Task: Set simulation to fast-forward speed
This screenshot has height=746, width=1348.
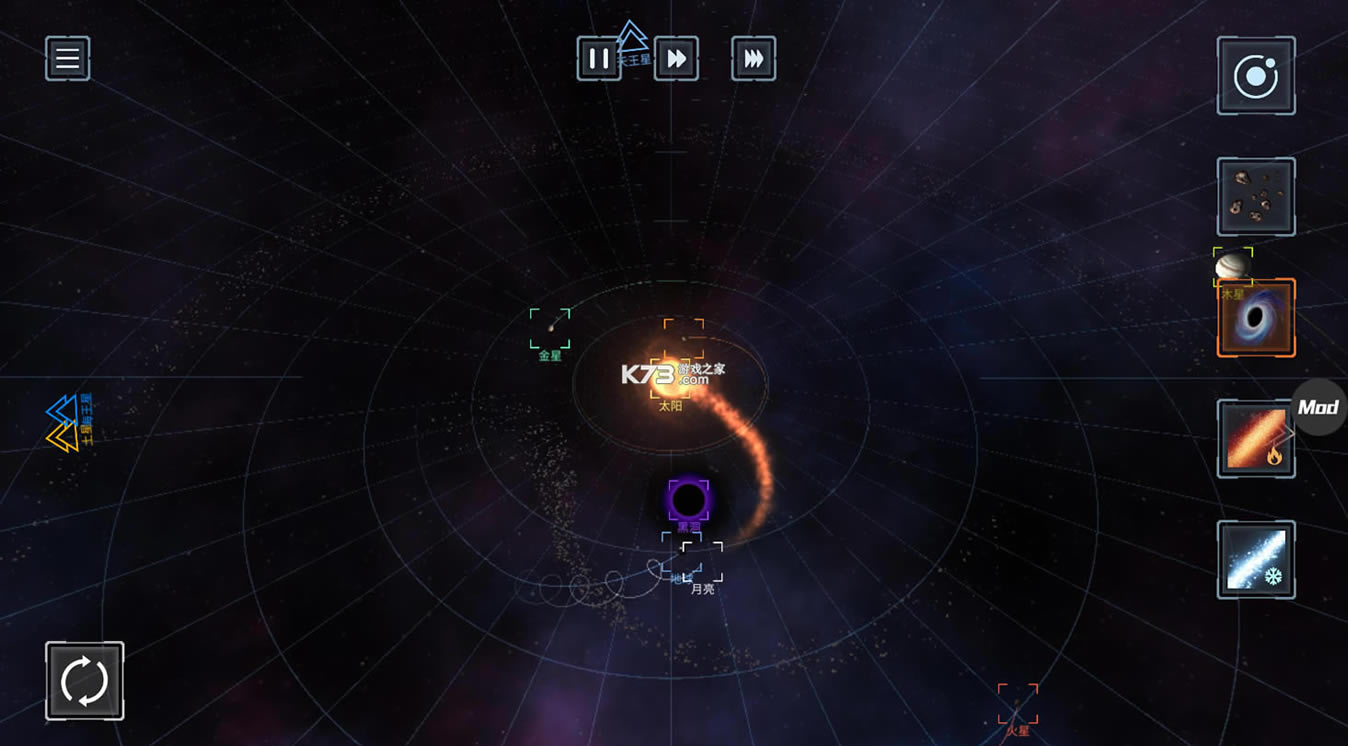Action: click(x=676, y=59)
